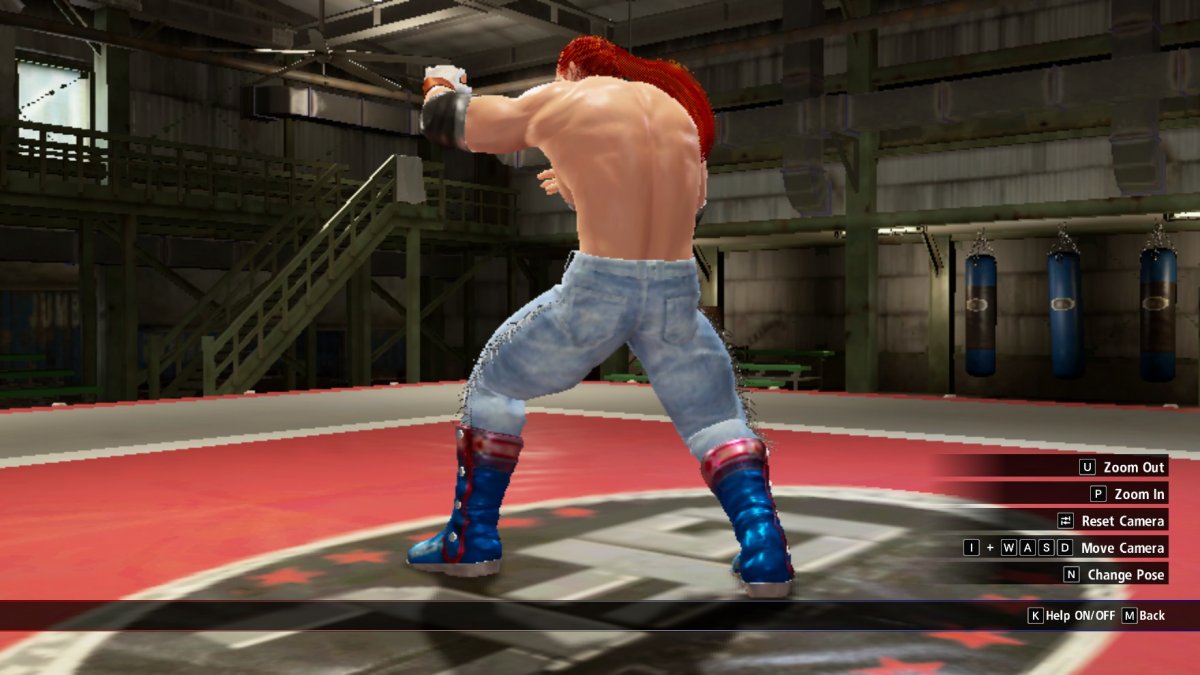Click the Reset Camera entry
Image resolution: width=1200 pixels, height=675 pixels.
[1122, 521]
